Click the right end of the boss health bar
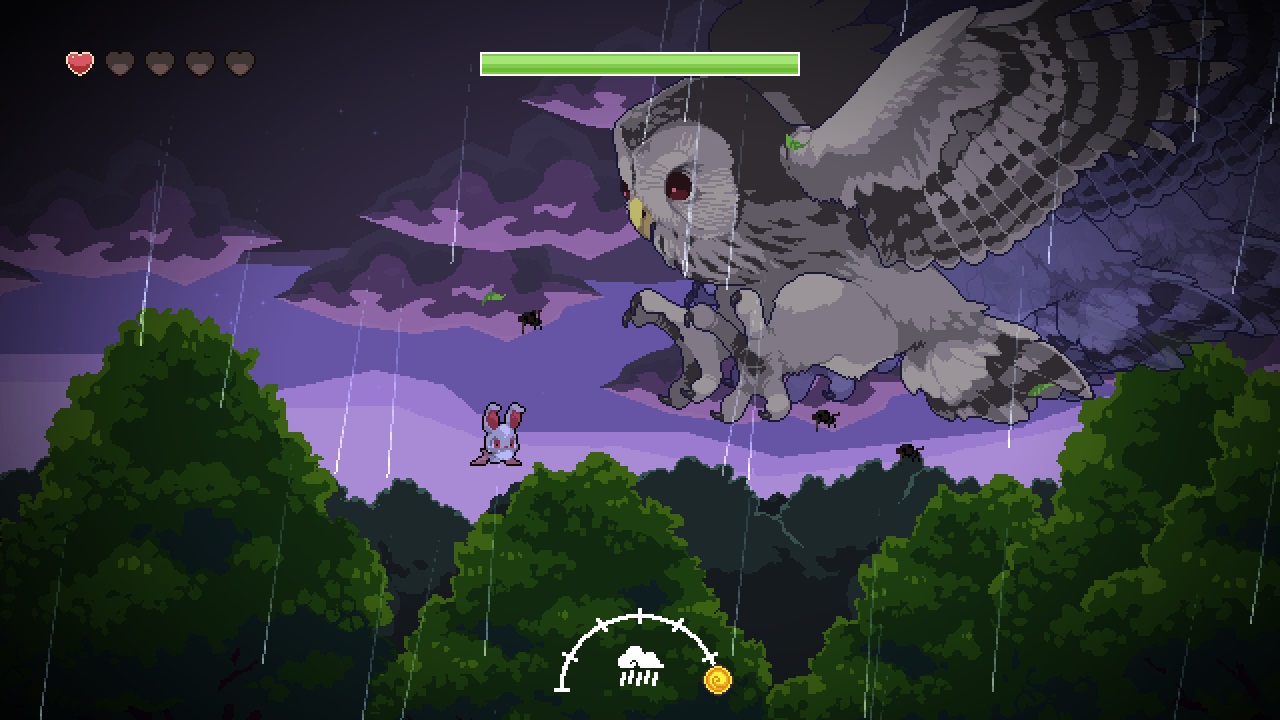Image resolution: width=1280 pixels, height=720 pixels. (x=795, y=62)
